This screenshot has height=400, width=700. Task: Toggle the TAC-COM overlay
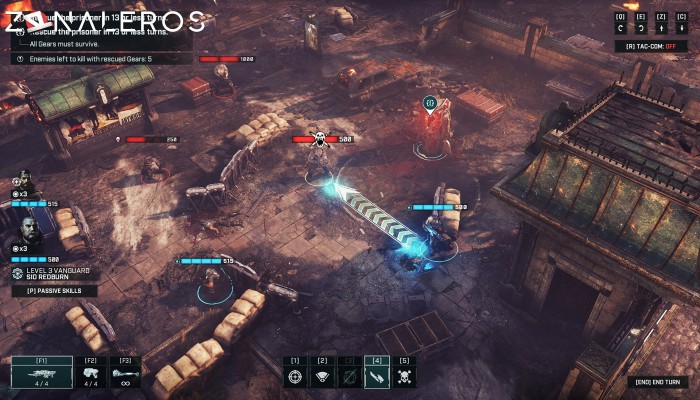[652, 46]
